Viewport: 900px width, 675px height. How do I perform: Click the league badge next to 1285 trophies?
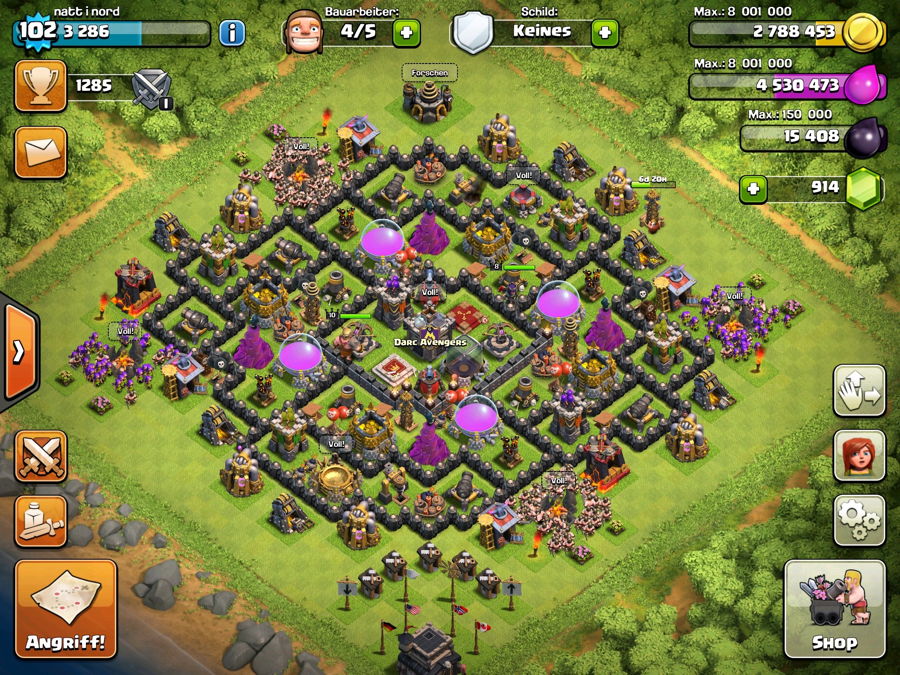[153, 88]
